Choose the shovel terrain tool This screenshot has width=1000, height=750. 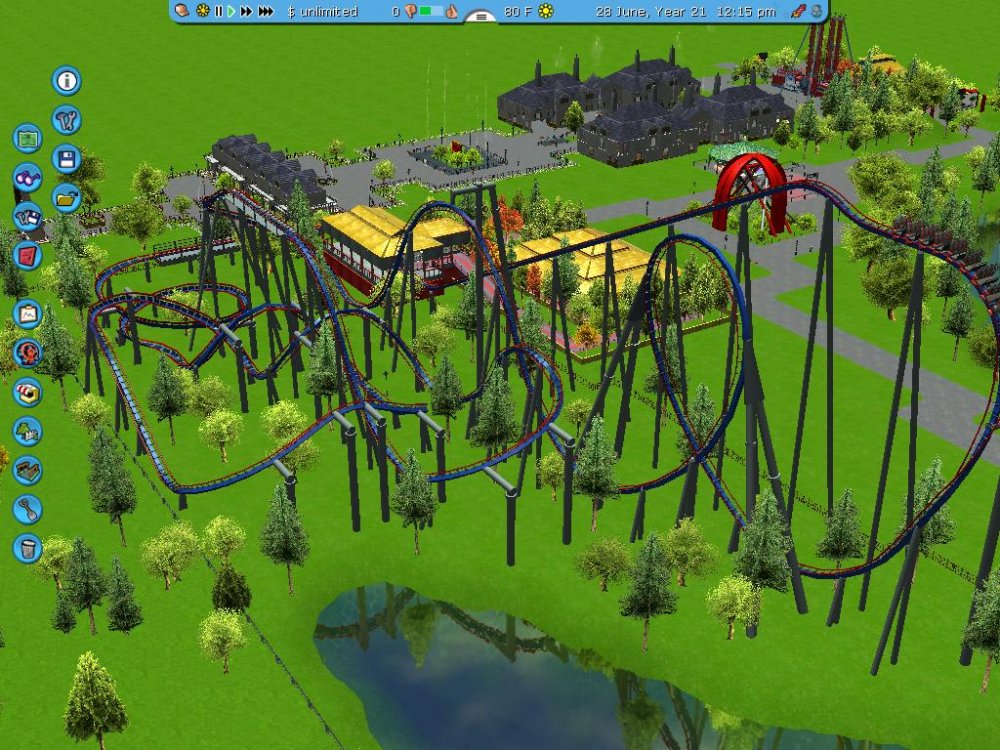[x=27, y=509]
